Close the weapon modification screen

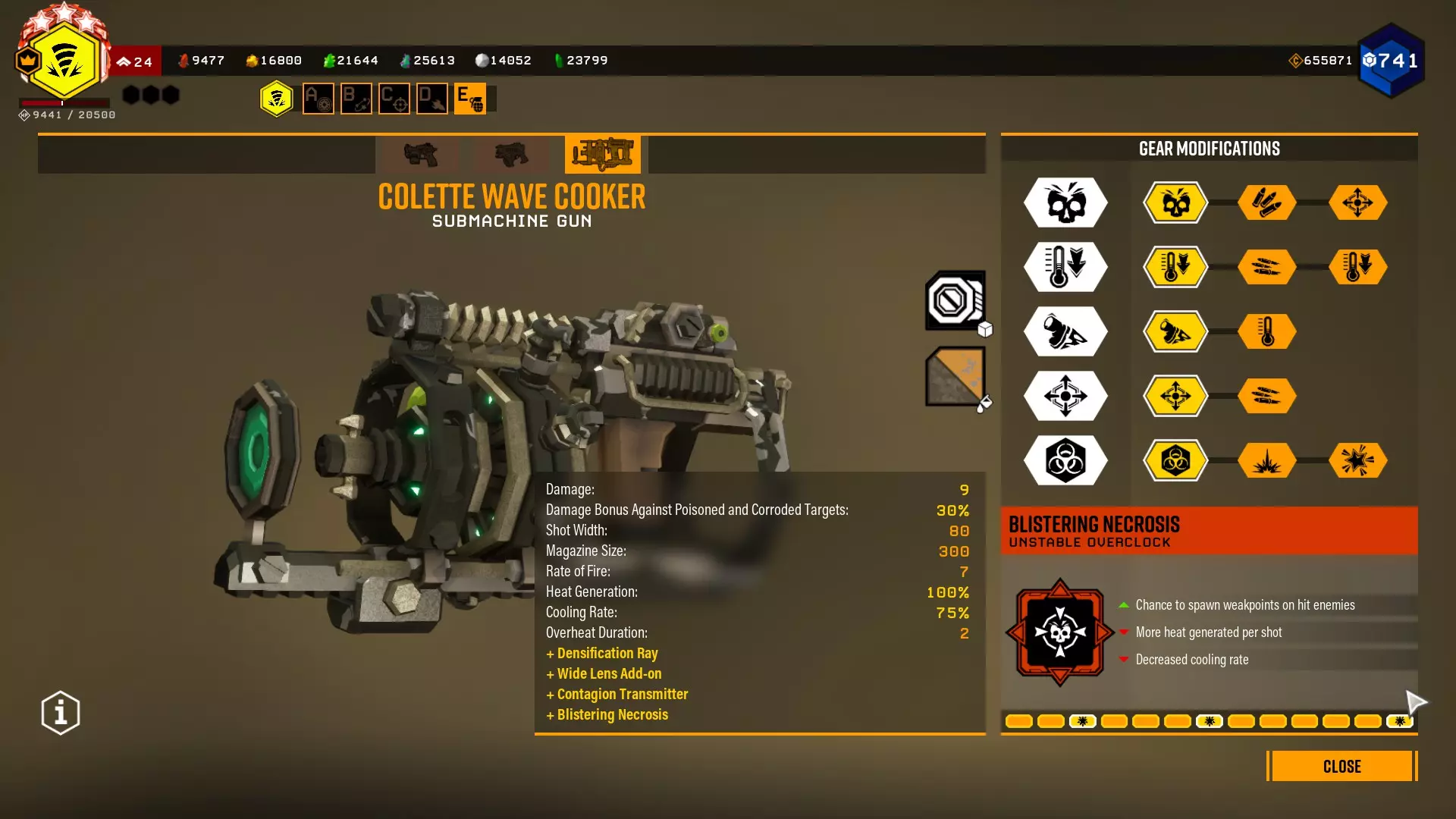click(1341, 766)
